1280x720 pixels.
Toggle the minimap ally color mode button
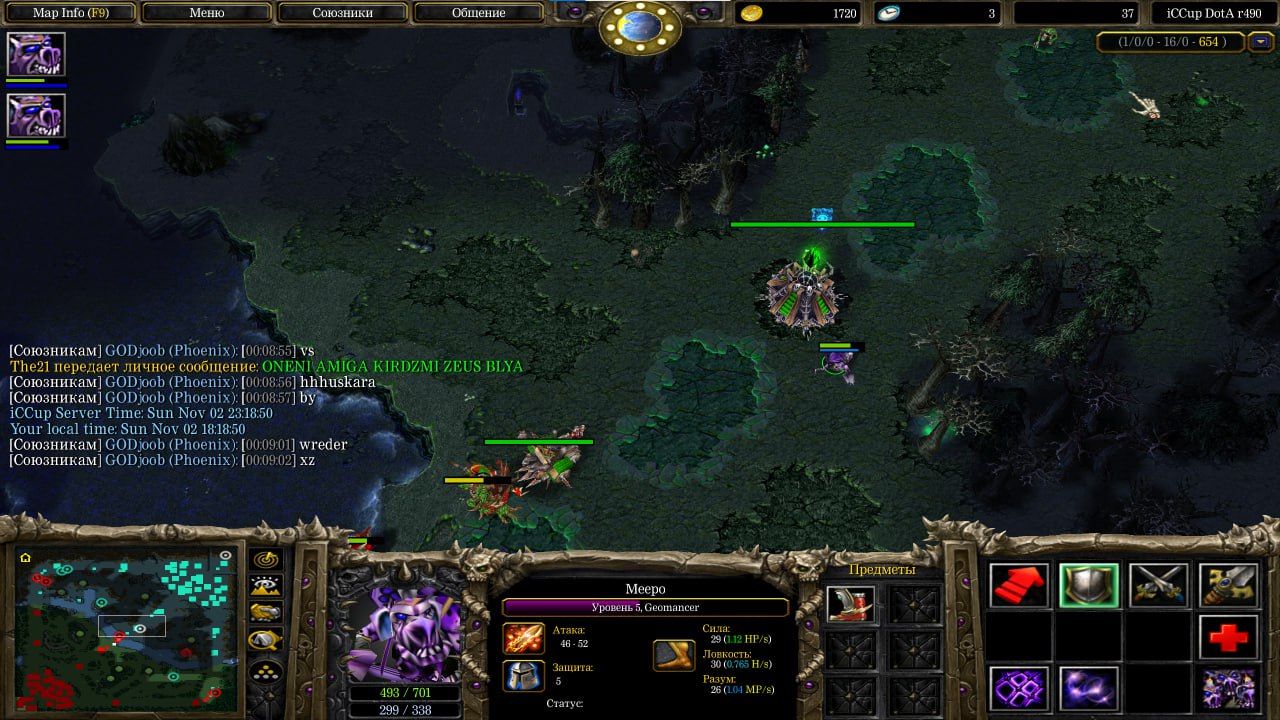266,612
